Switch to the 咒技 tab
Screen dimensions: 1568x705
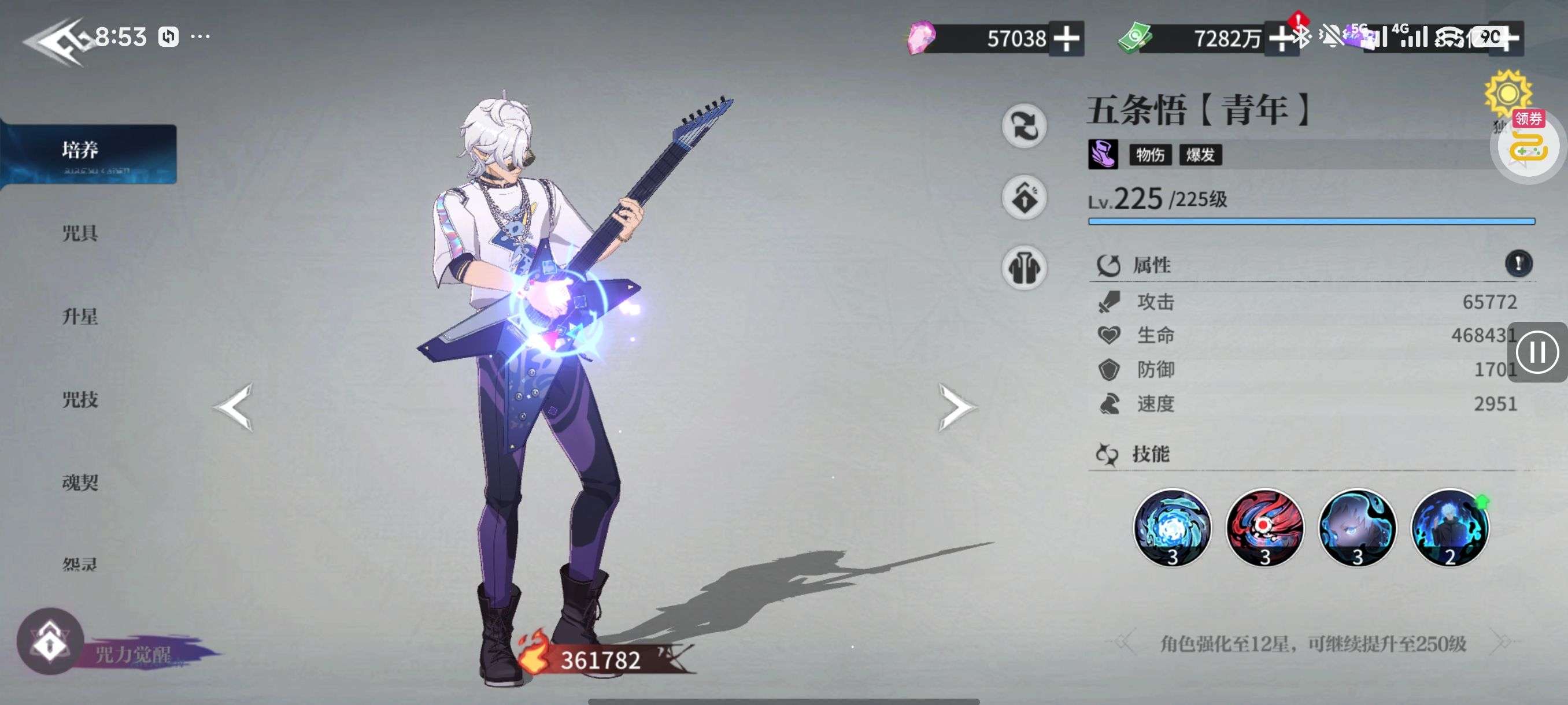pyautogui.click(x=80, y=400)
